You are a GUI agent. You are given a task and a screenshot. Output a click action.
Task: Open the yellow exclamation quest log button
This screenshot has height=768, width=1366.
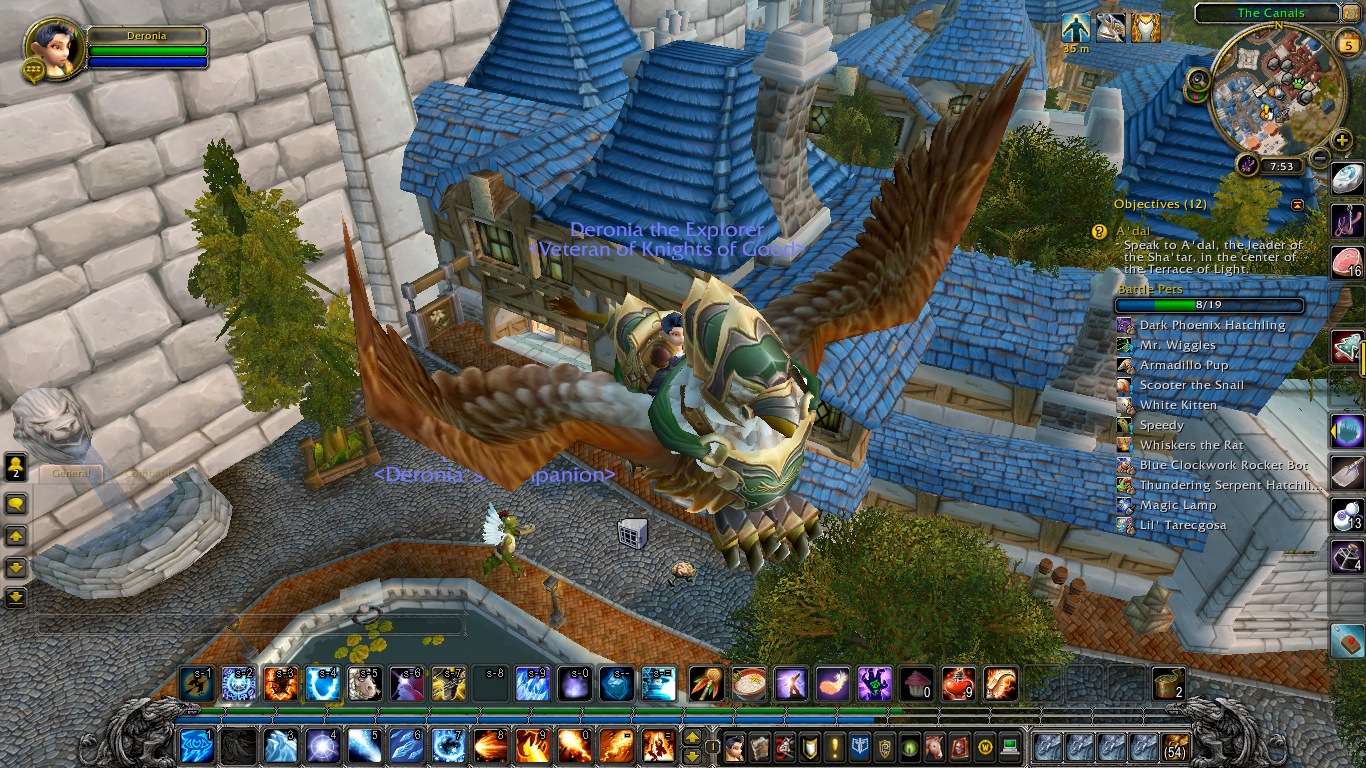tap(836, 747)
